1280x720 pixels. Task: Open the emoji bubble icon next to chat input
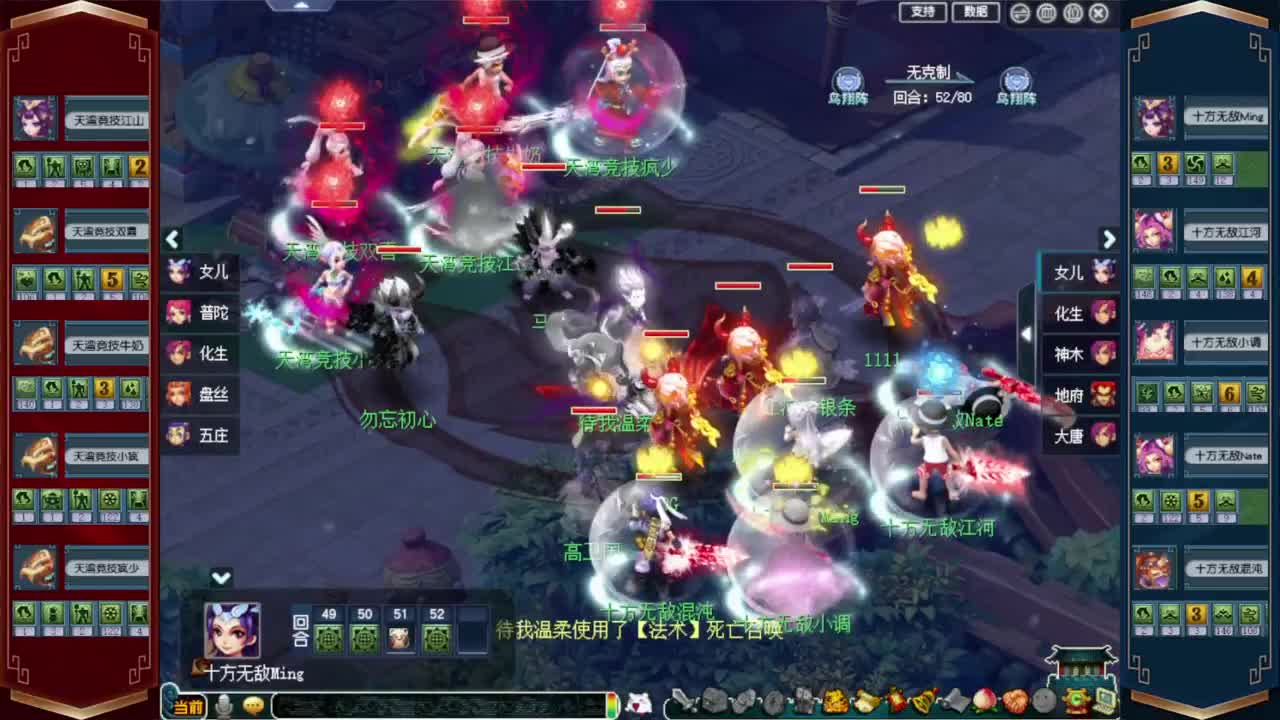click(x=252, y=703)
